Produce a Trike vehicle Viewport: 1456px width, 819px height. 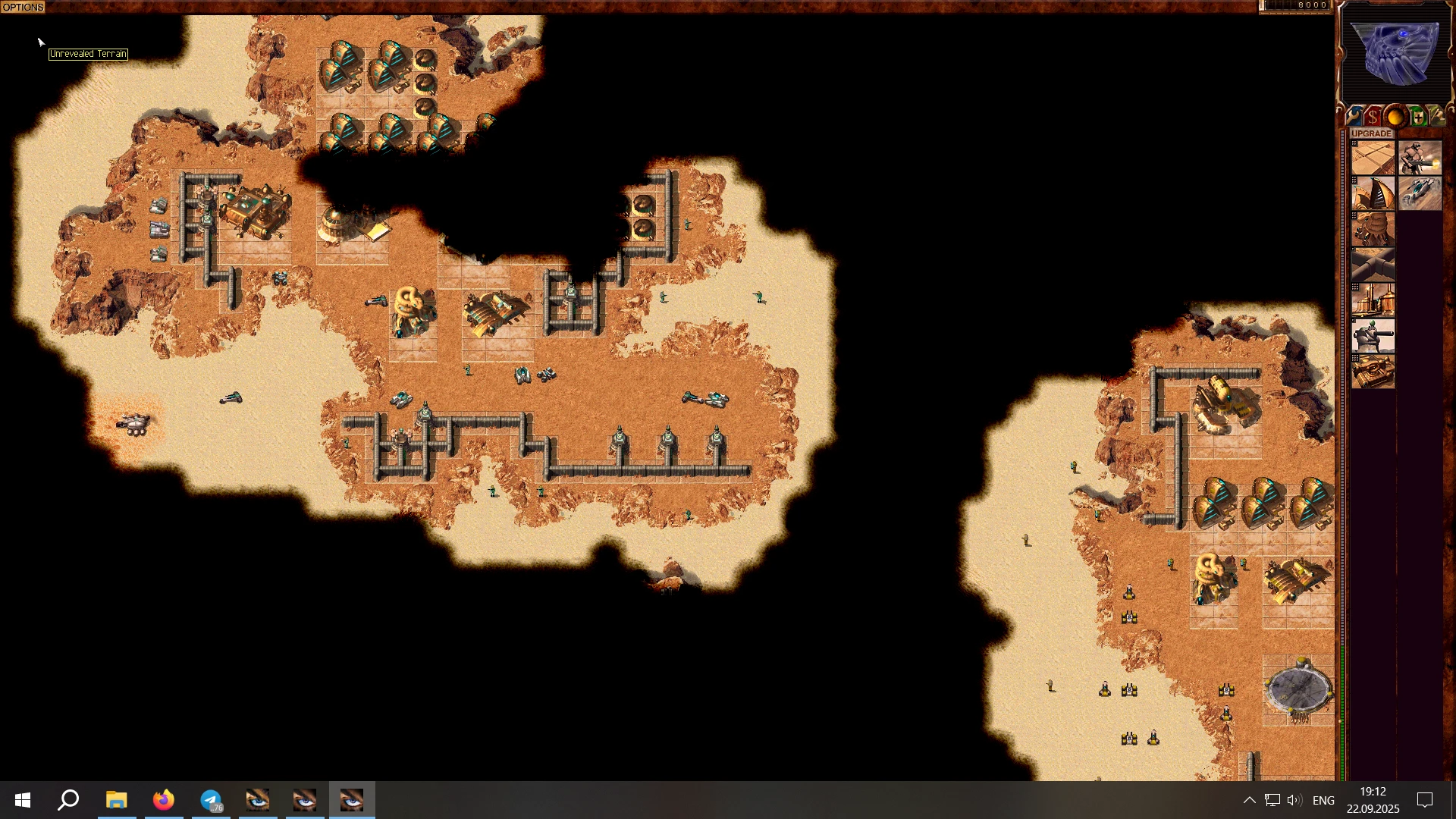(x=1420, y=194)
